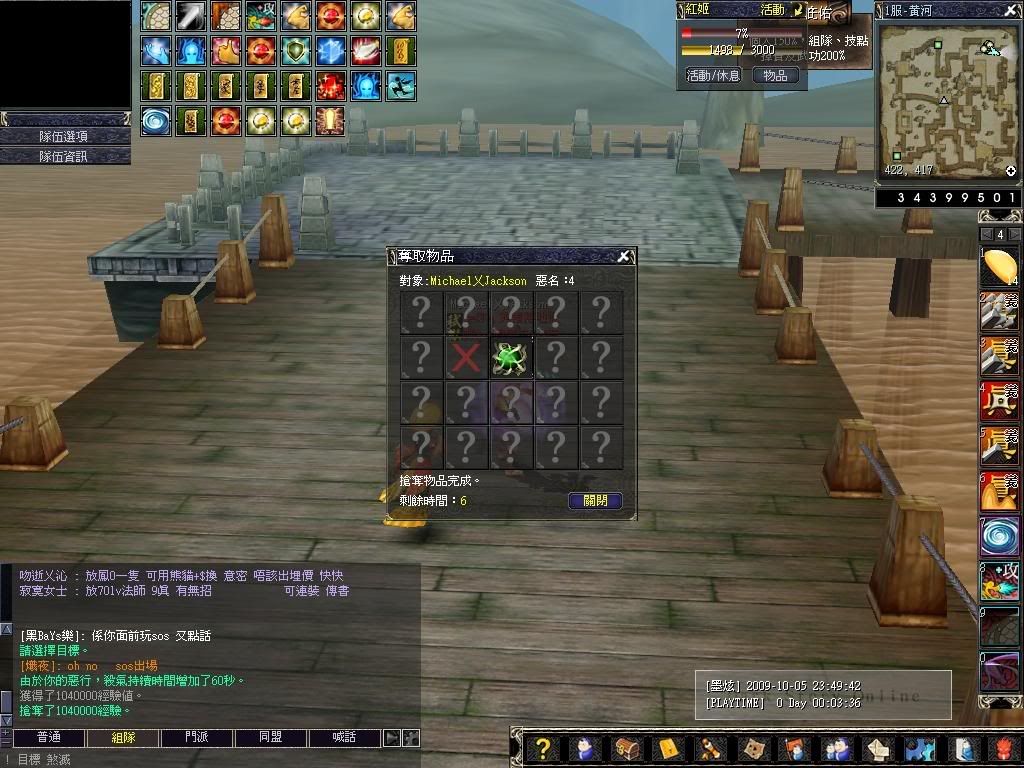This screenshot has height=768, width=1024.
Task: Switch chat to the 普通 channel
Action: point(48,738)
